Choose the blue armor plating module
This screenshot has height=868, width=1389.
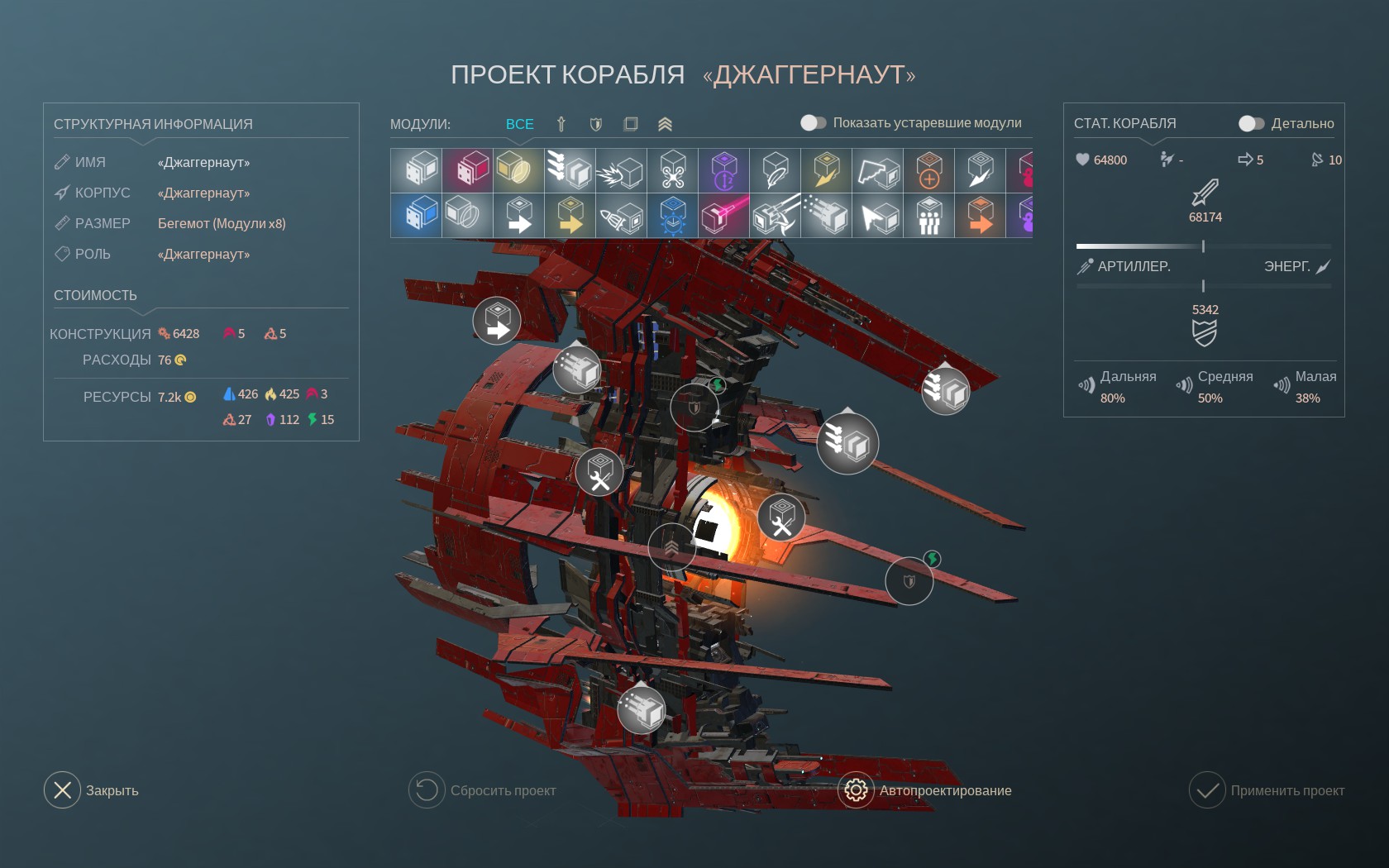click(417, 216)
